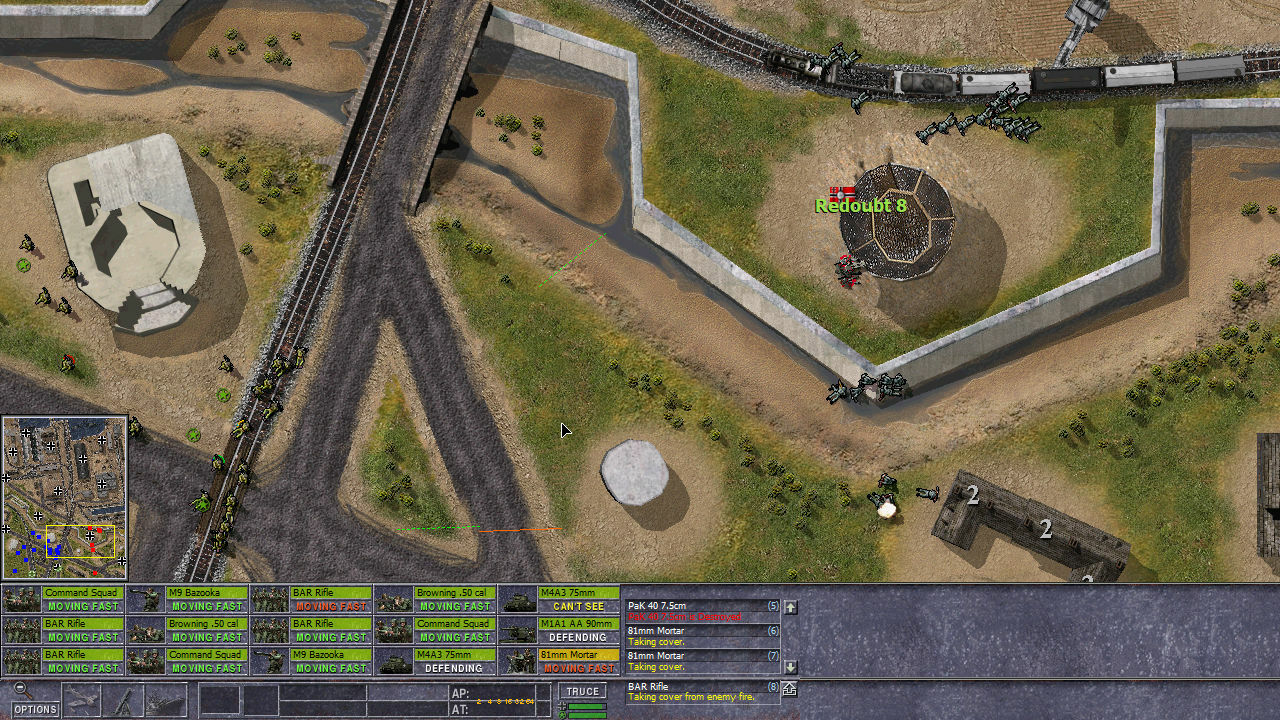This screenshot has width=1280, height=720.
Task: Select the M1A1 AA 90mm unit portrait
Action: point(518,630)
